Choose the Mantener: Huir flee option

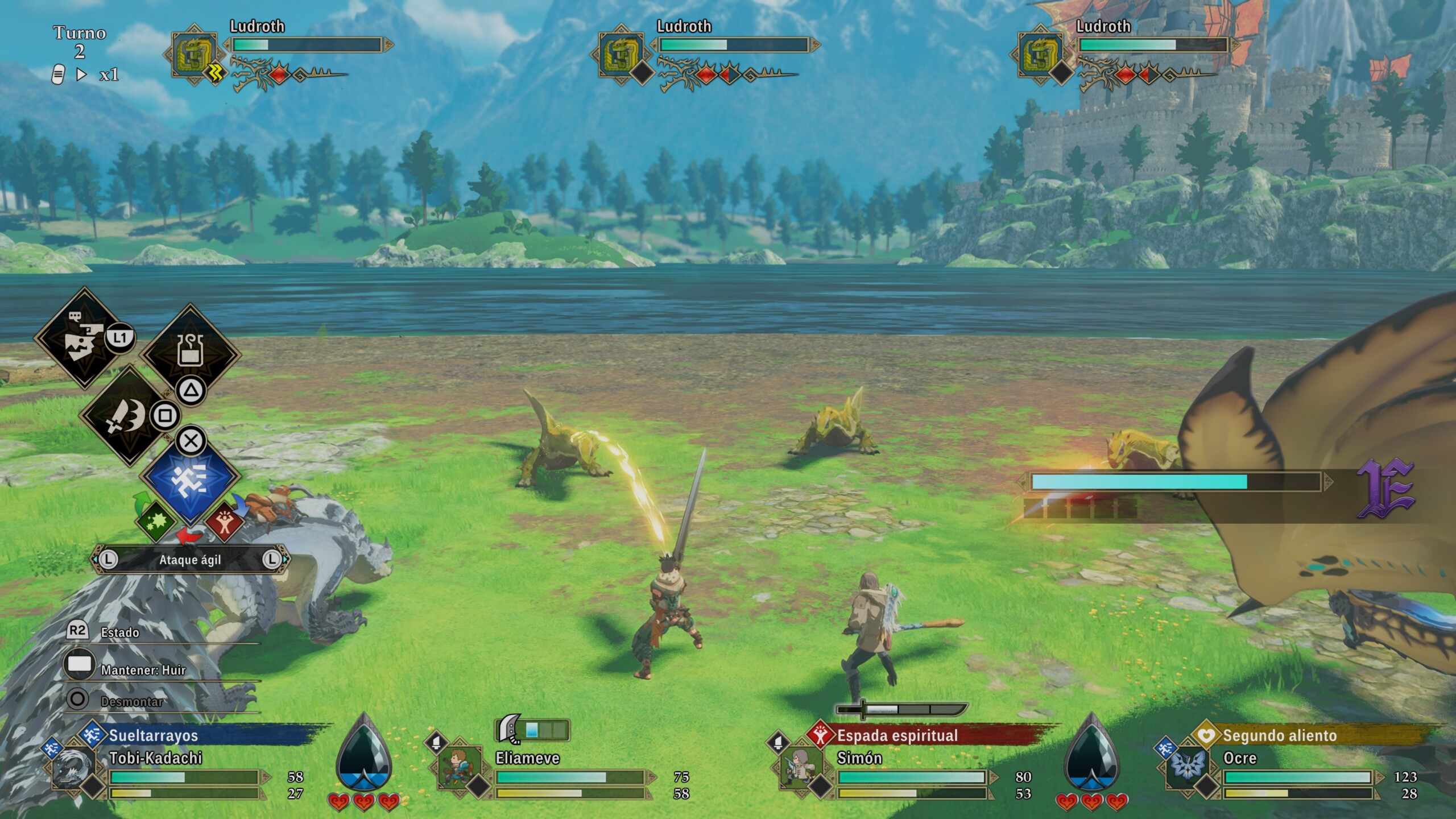143,670
